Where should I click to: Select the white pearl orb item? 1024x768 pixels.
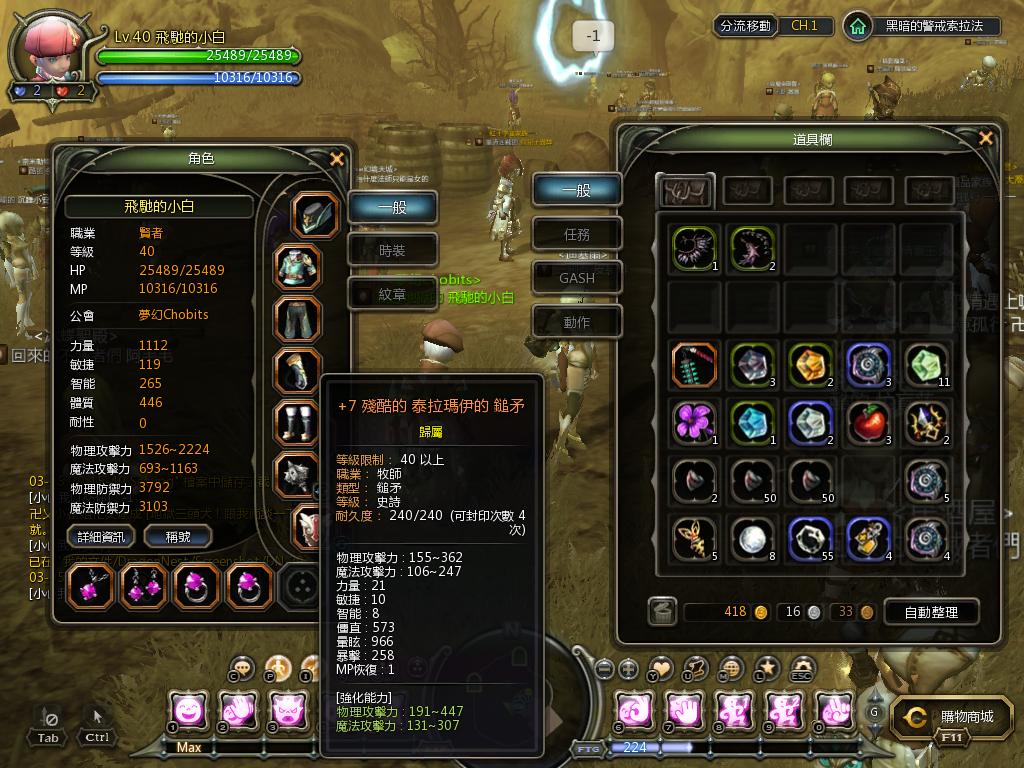[x=752, y=540]
